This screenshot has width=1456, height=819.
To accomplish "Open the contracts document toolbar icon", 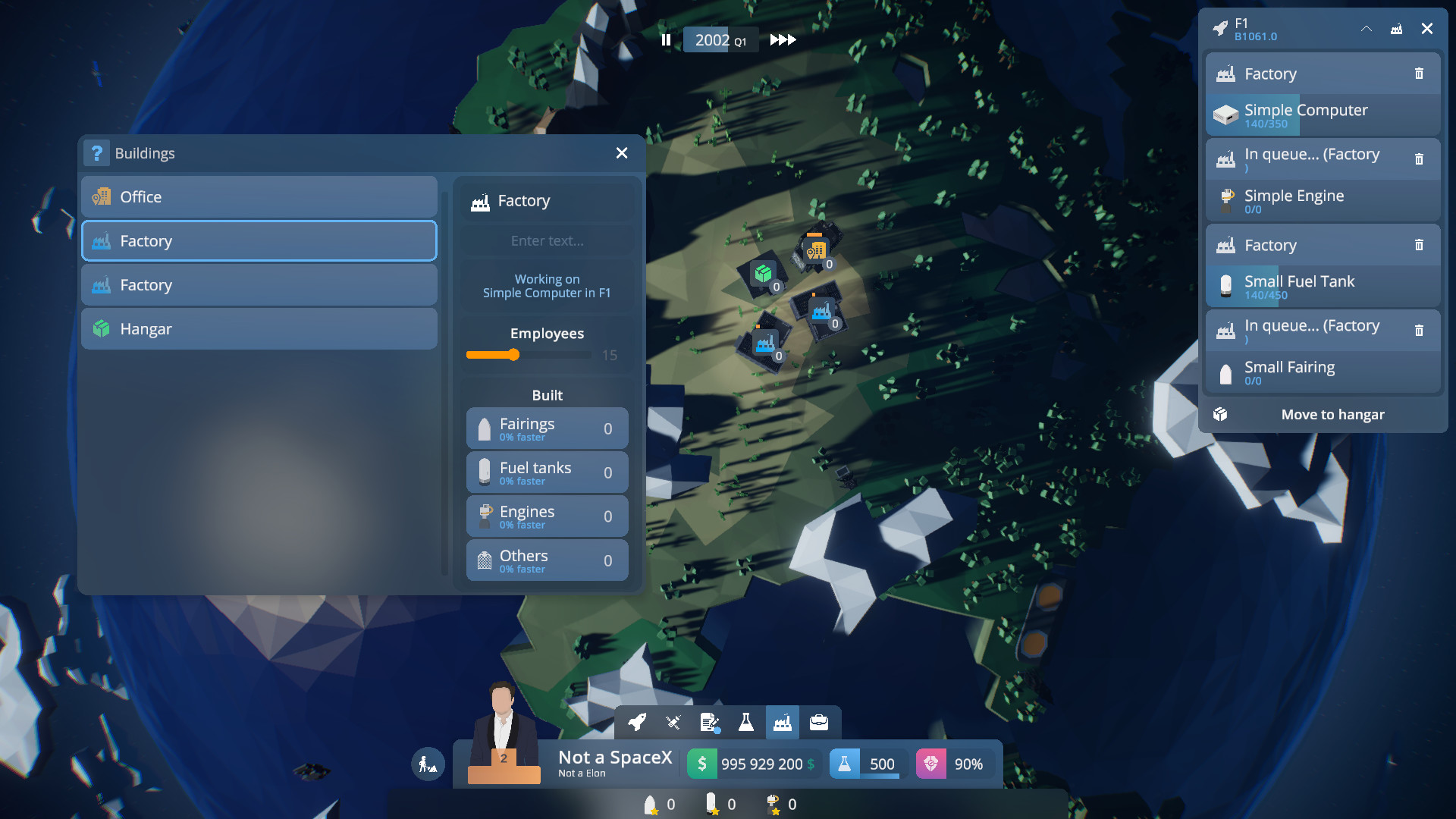I will point(710,723).
